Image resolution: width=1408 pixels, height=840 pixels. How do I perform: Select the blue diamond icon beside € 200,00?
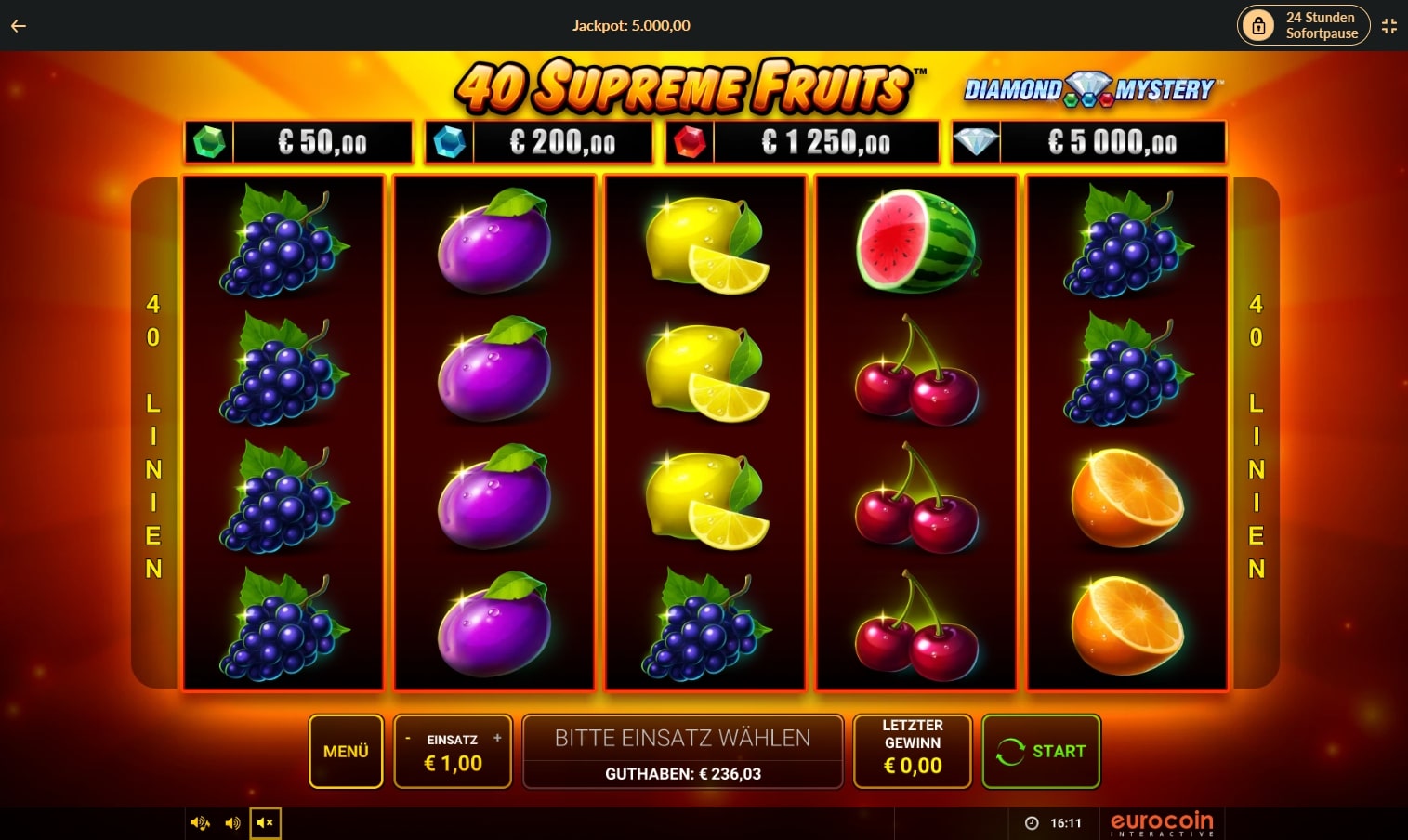[450, 141]
